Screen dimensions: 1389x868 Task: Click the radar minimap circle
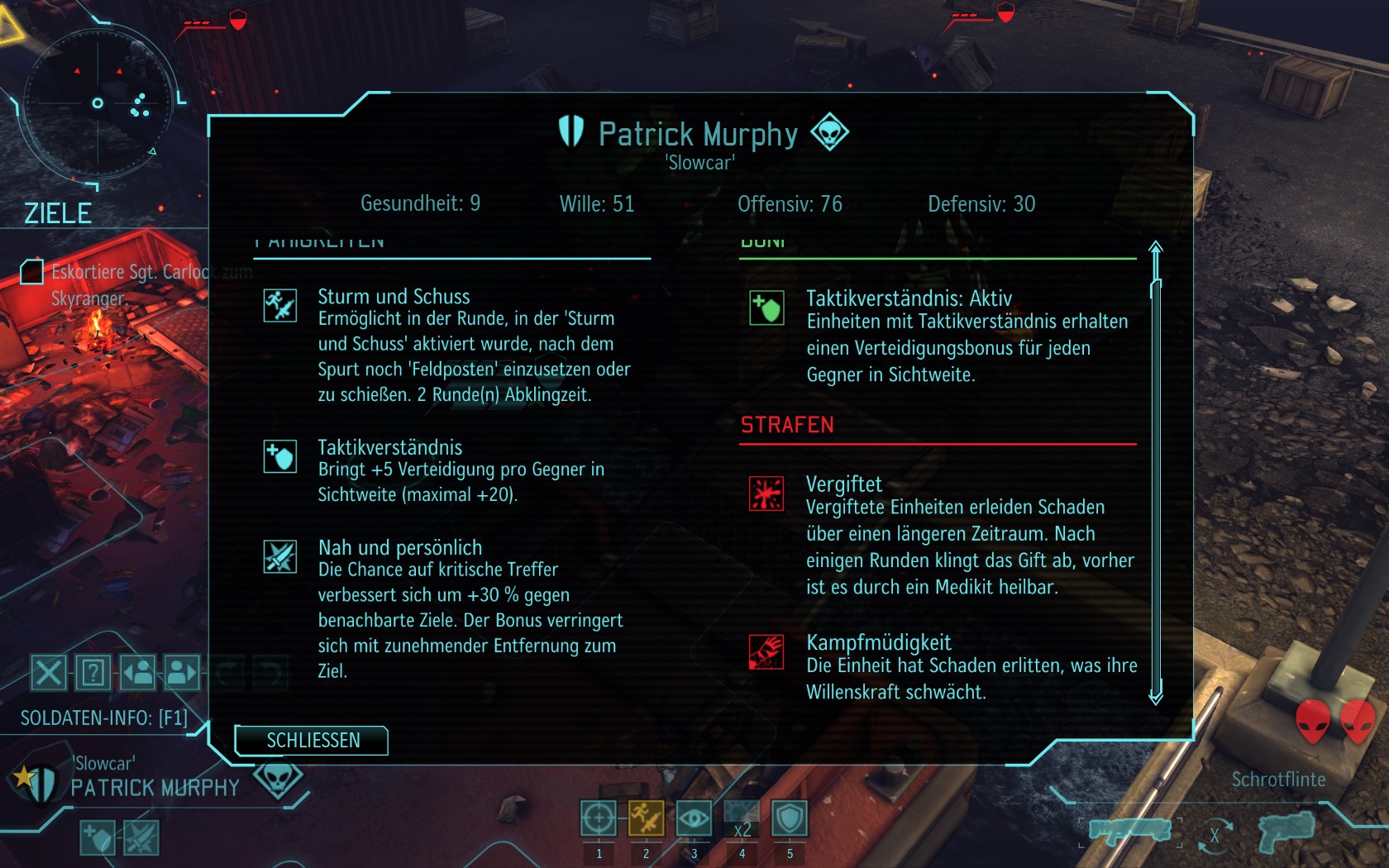coord(98,103)
